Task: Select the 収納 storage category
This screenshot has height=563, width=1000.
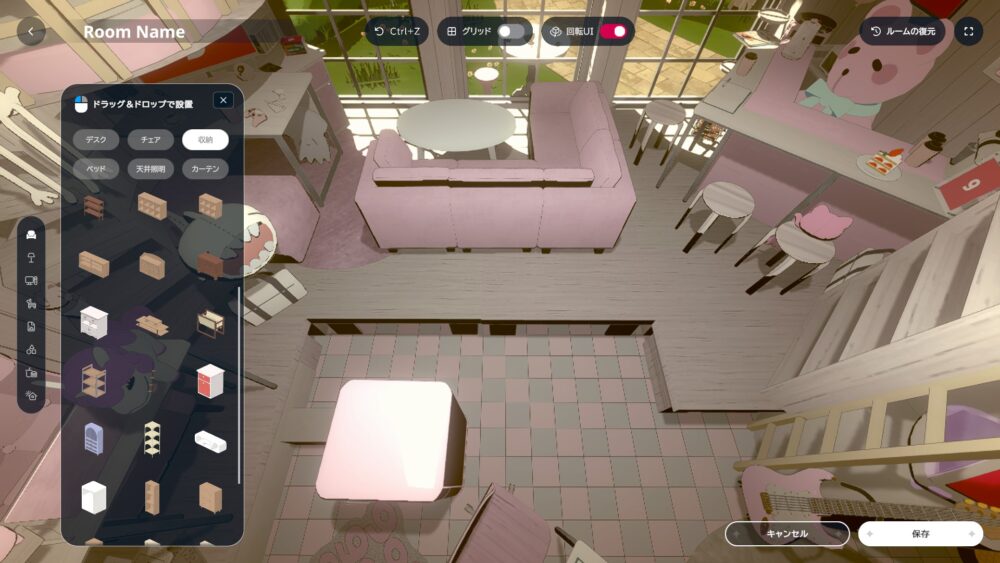Action: pos(205,140)
